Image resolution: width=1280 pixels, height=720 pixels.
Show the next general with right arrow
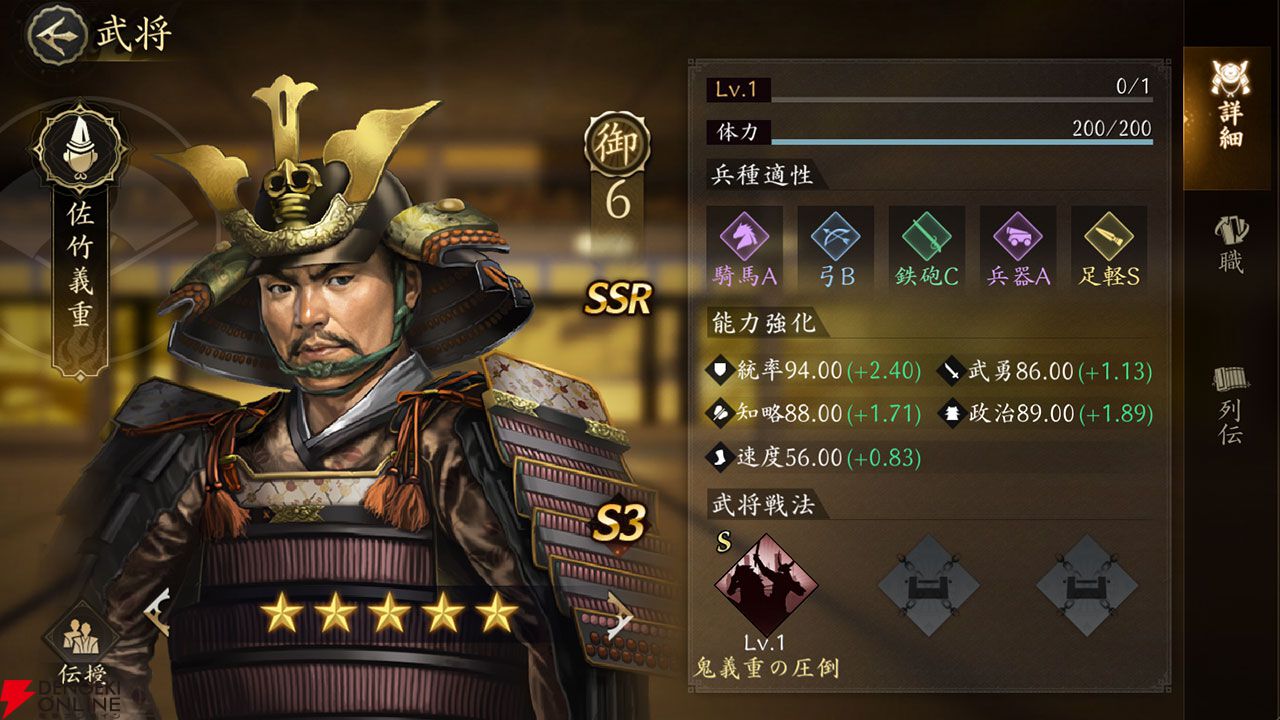pos(620,612)
